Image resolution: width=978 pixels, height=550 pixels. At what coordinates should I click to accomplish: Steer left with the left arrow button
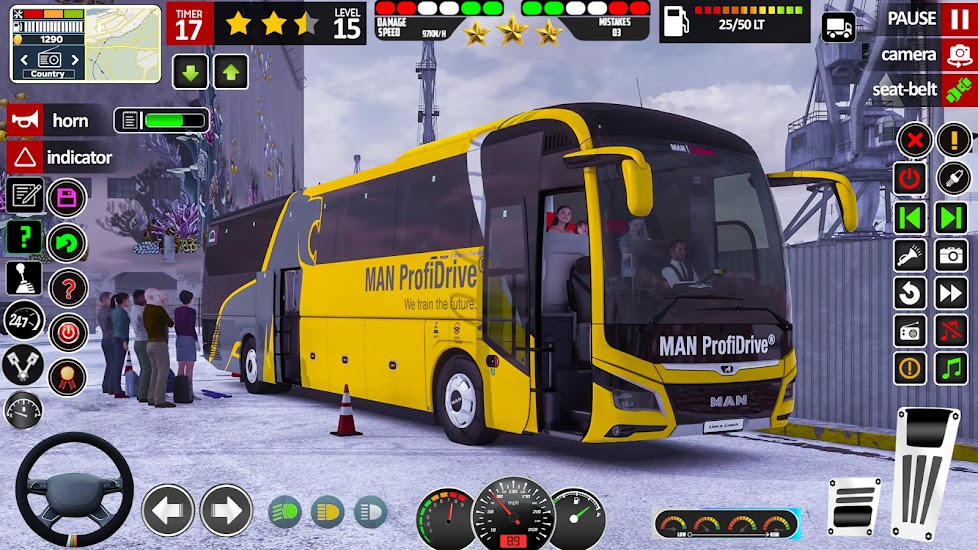coord(168,510)
